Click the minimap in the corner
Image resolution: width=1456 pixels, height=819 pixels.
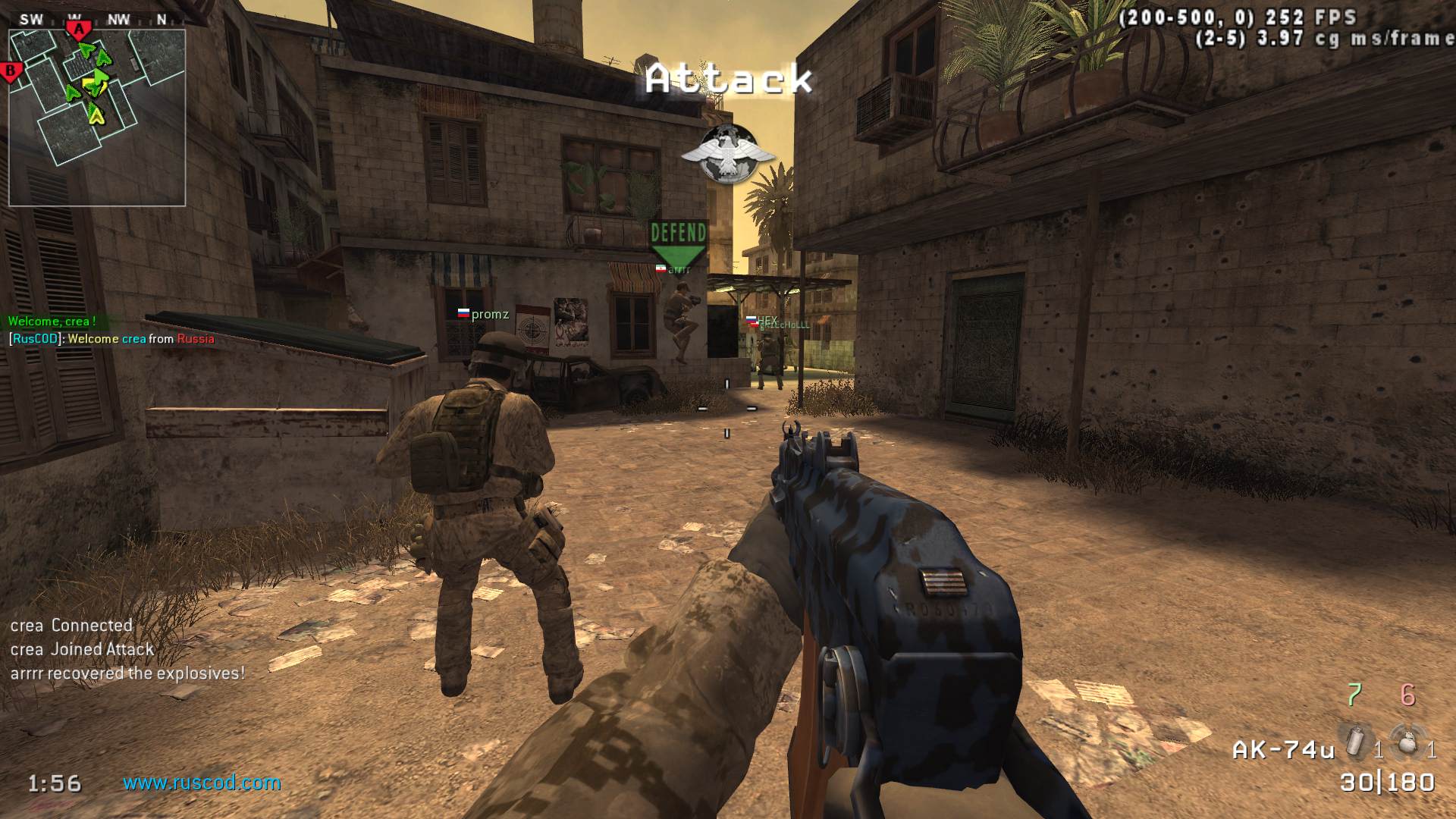97,118
